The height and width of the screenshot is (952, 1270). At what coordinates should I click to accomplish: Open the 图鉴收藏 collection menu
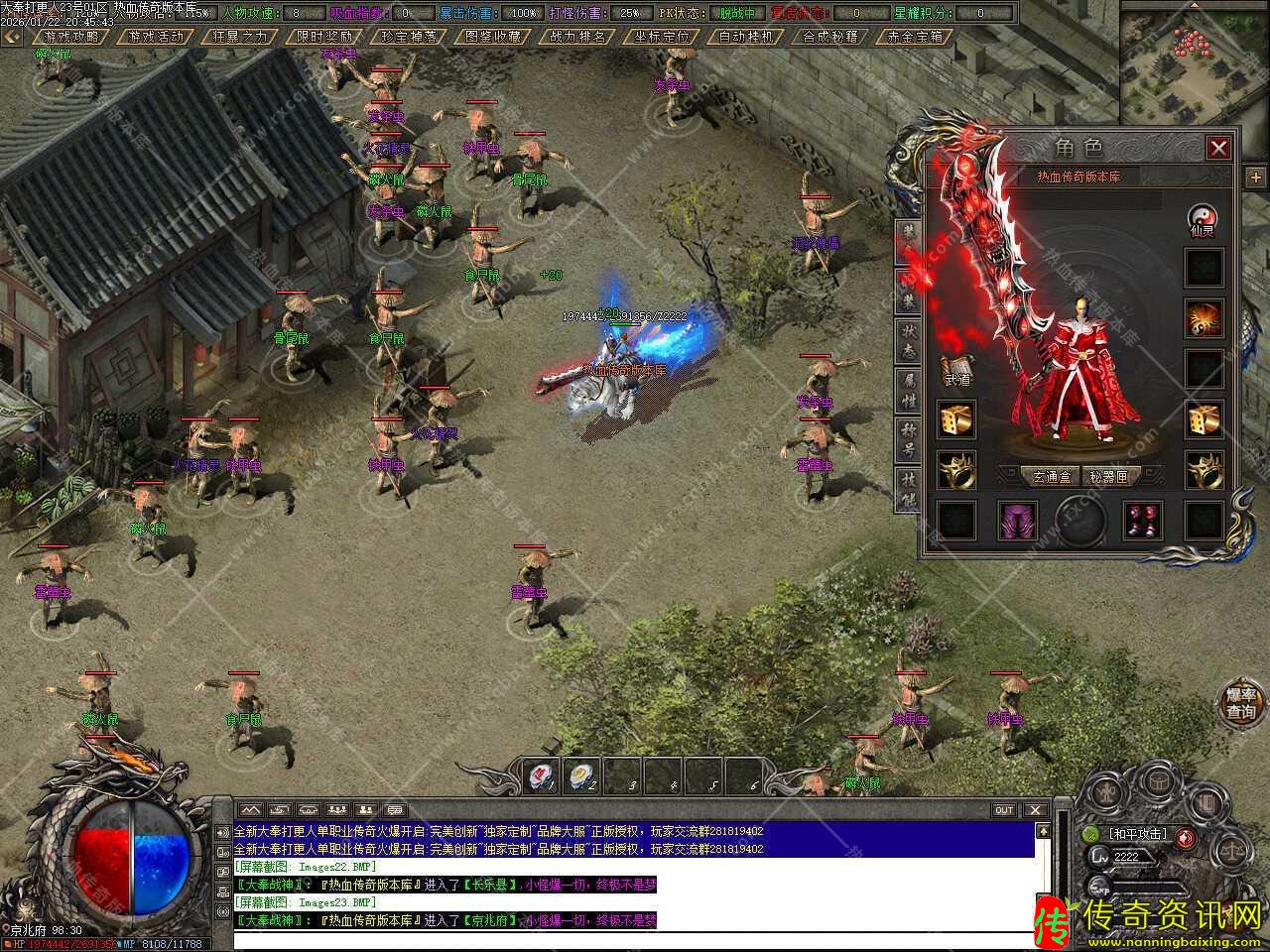[x=493, y=37]
